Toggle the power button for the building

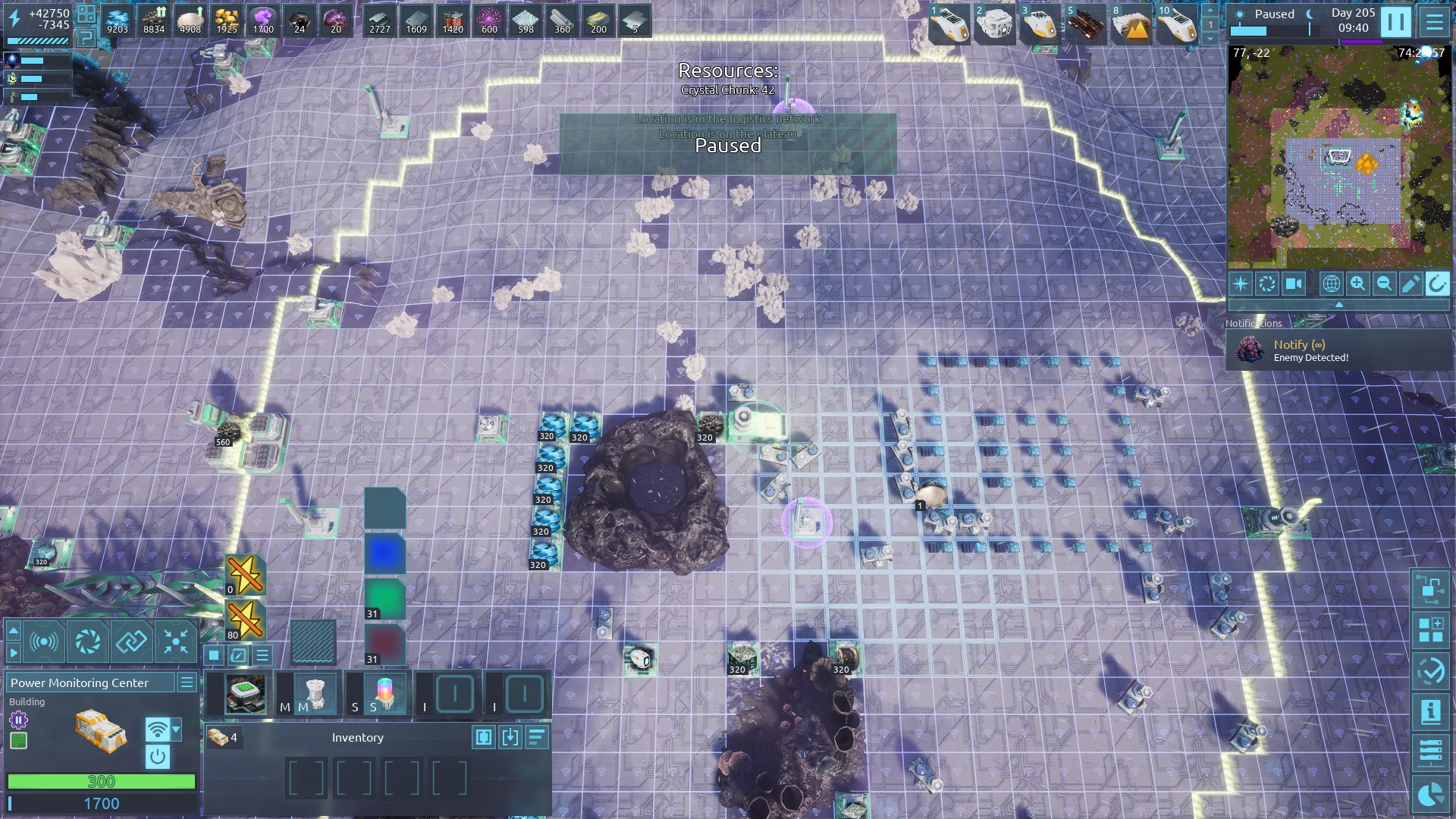click(x=157, y=756)
